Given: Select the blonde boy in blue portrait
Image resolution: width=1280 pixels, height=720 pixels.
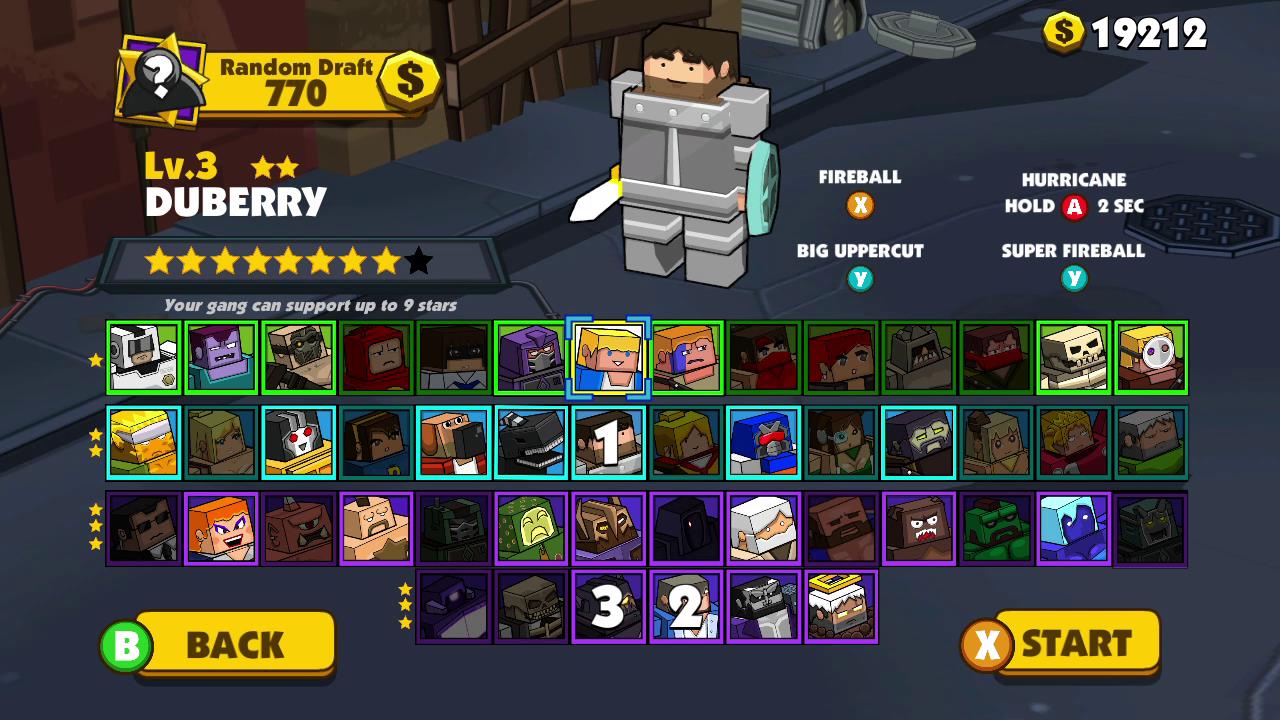Looking at the screenshot, I should (608, 358).
